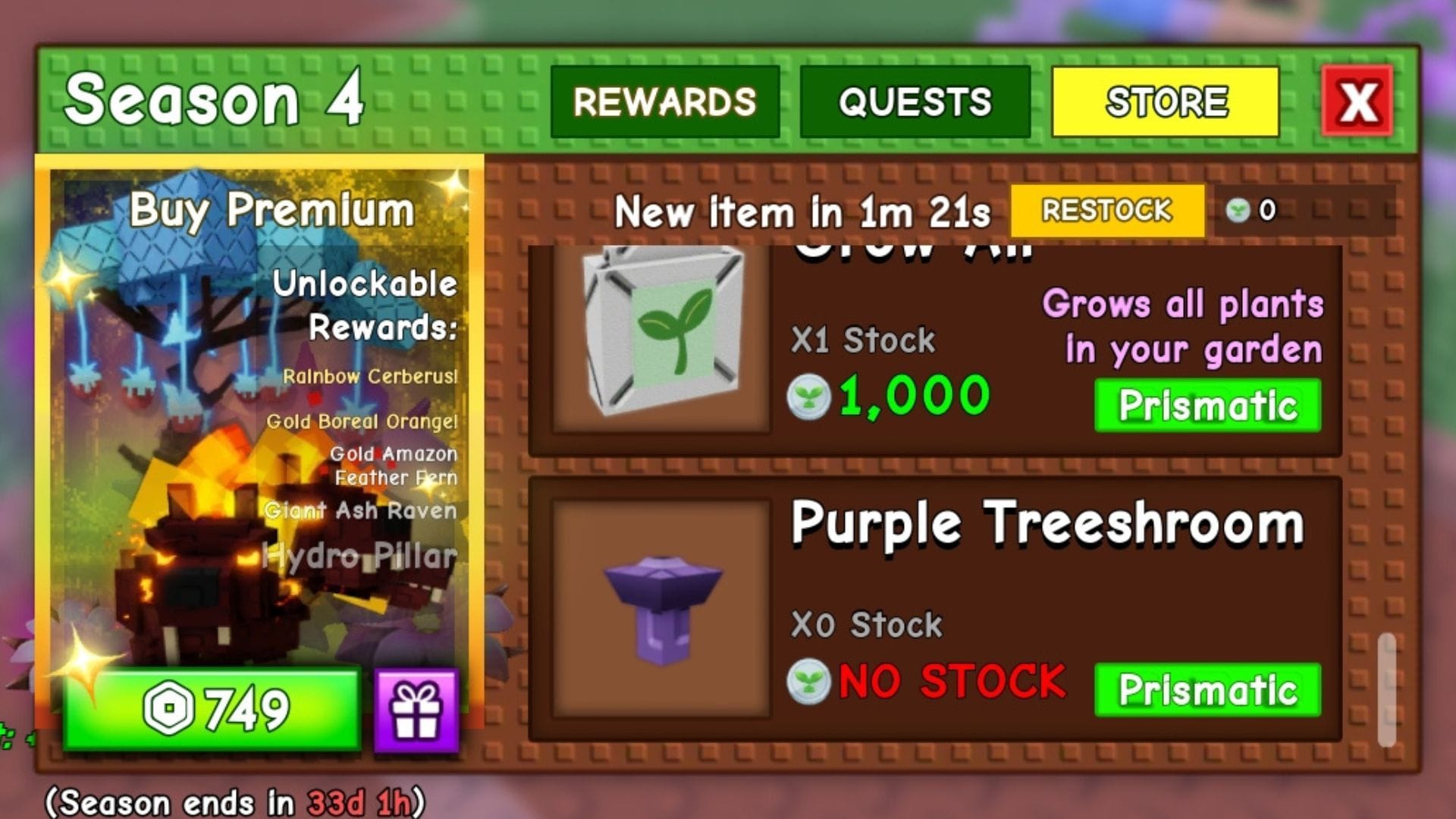Open the Quests tab
Viewport: 1456px width, 819px height.
(x=915, y=102)
